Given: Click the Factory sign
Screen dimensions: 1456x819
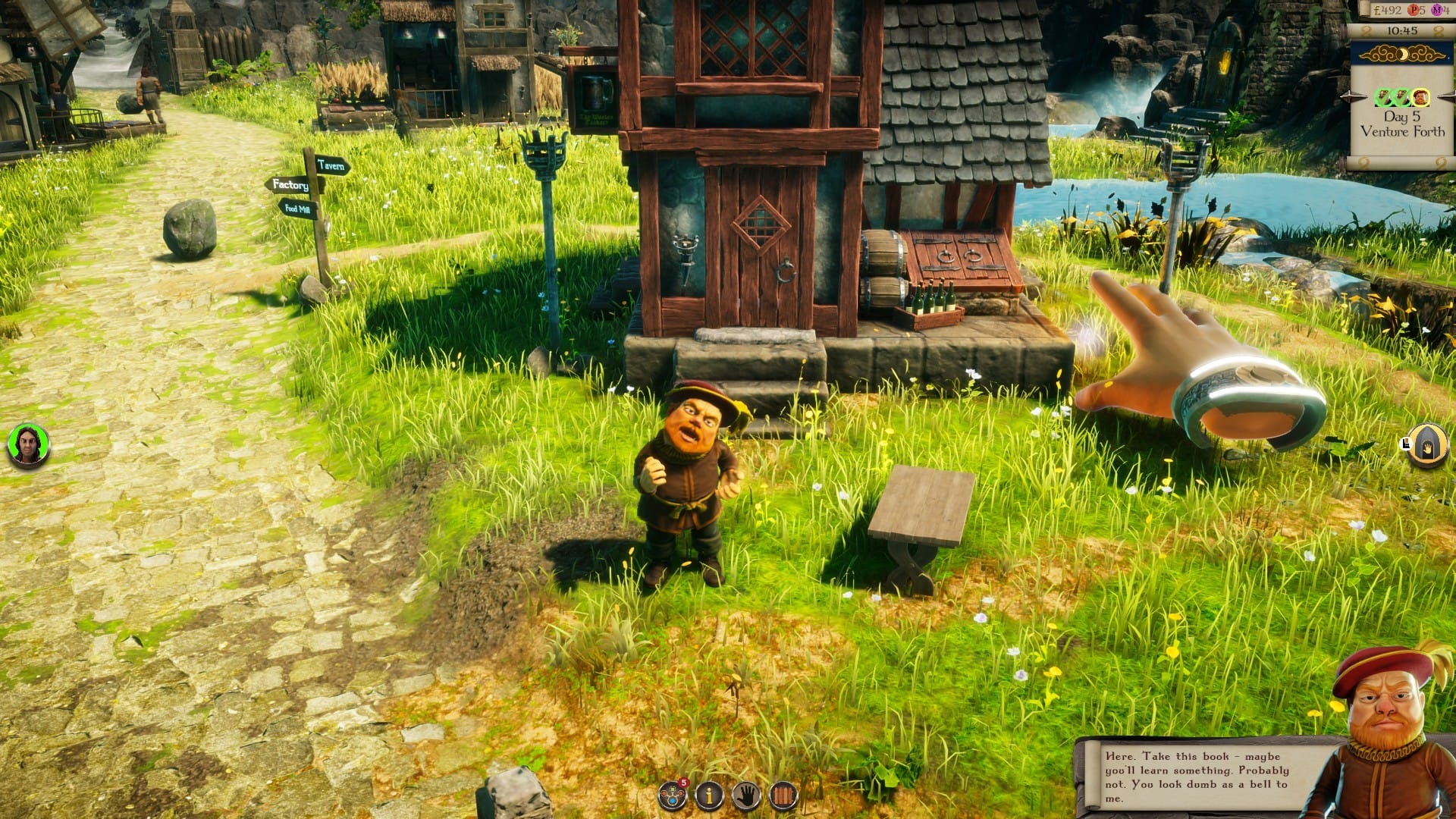Looking at the screenshot, I should point(290,184).
